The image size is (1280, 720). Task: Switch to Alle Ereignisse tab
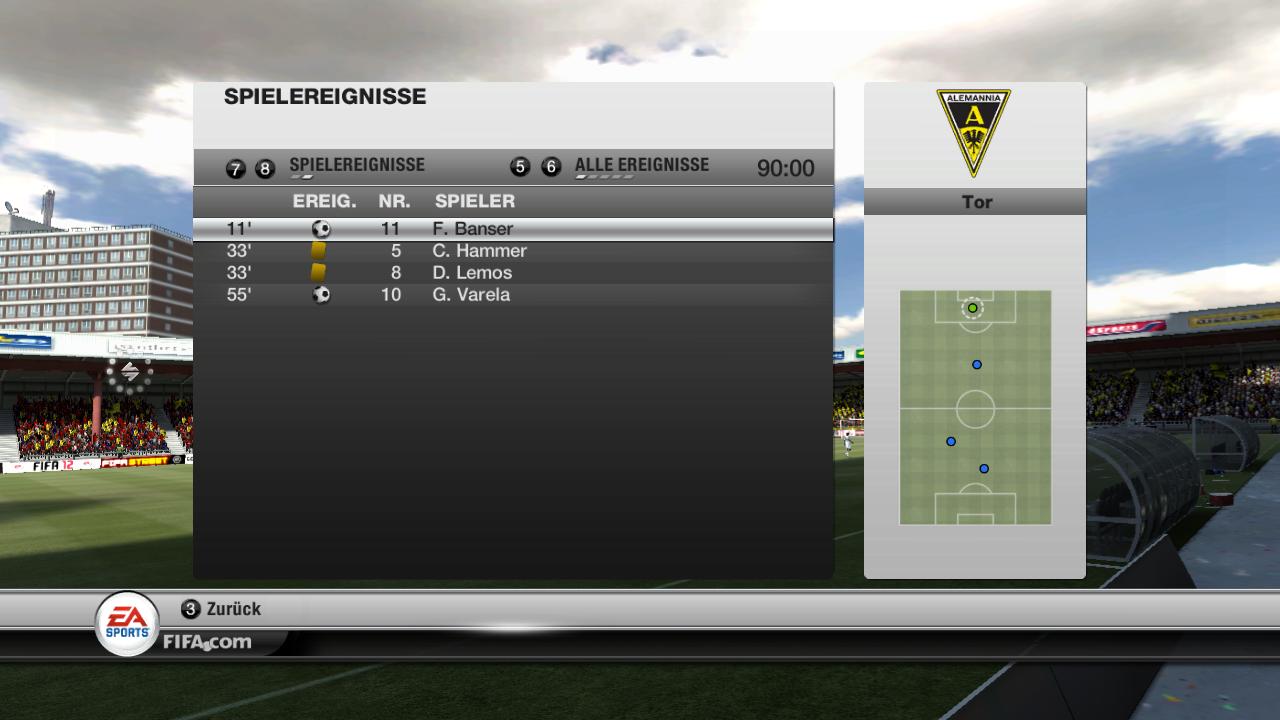(641, 166)
